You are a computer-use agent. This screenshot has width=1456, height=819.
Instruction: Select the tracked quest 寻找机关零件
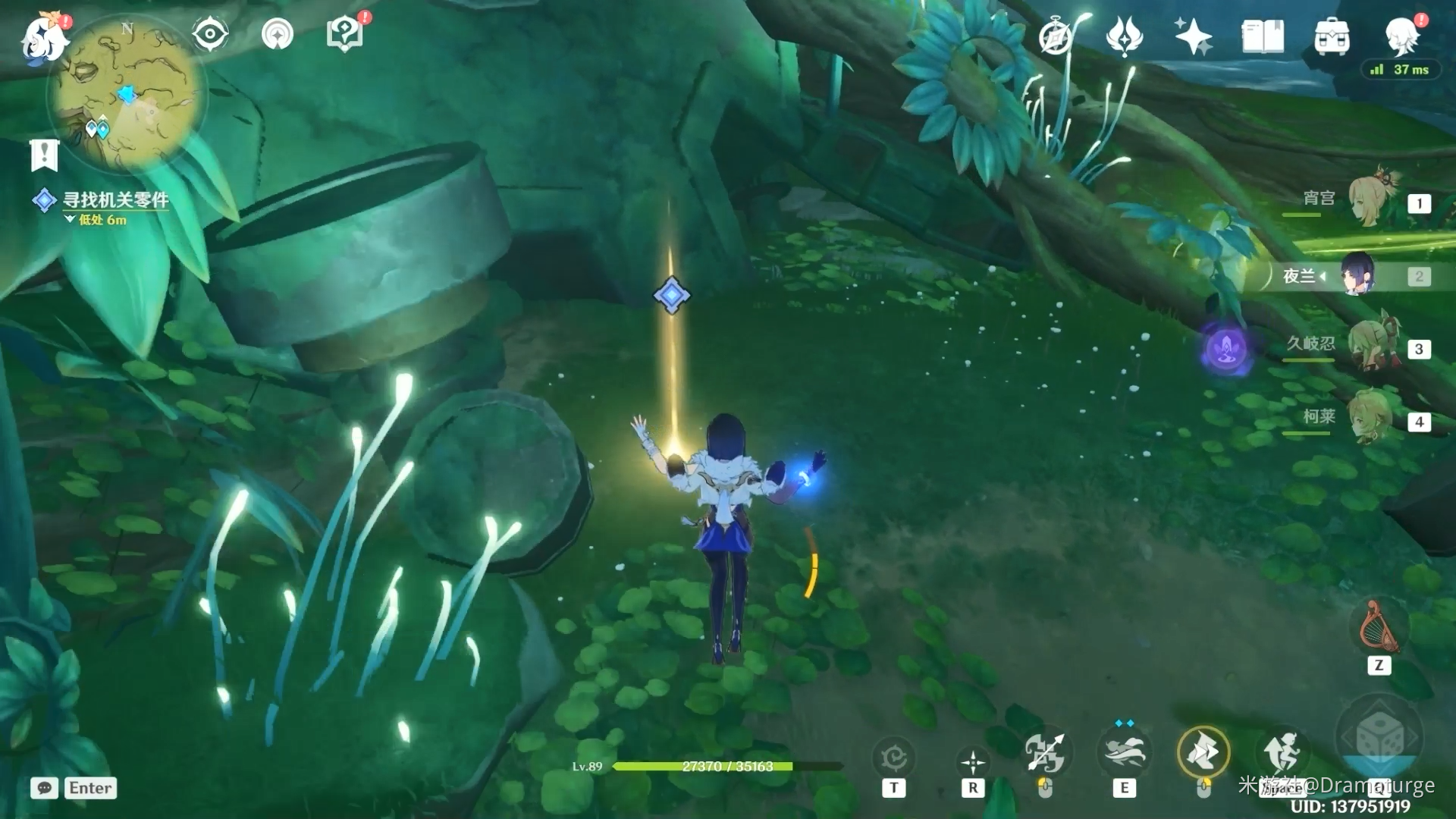coord(114,200)
